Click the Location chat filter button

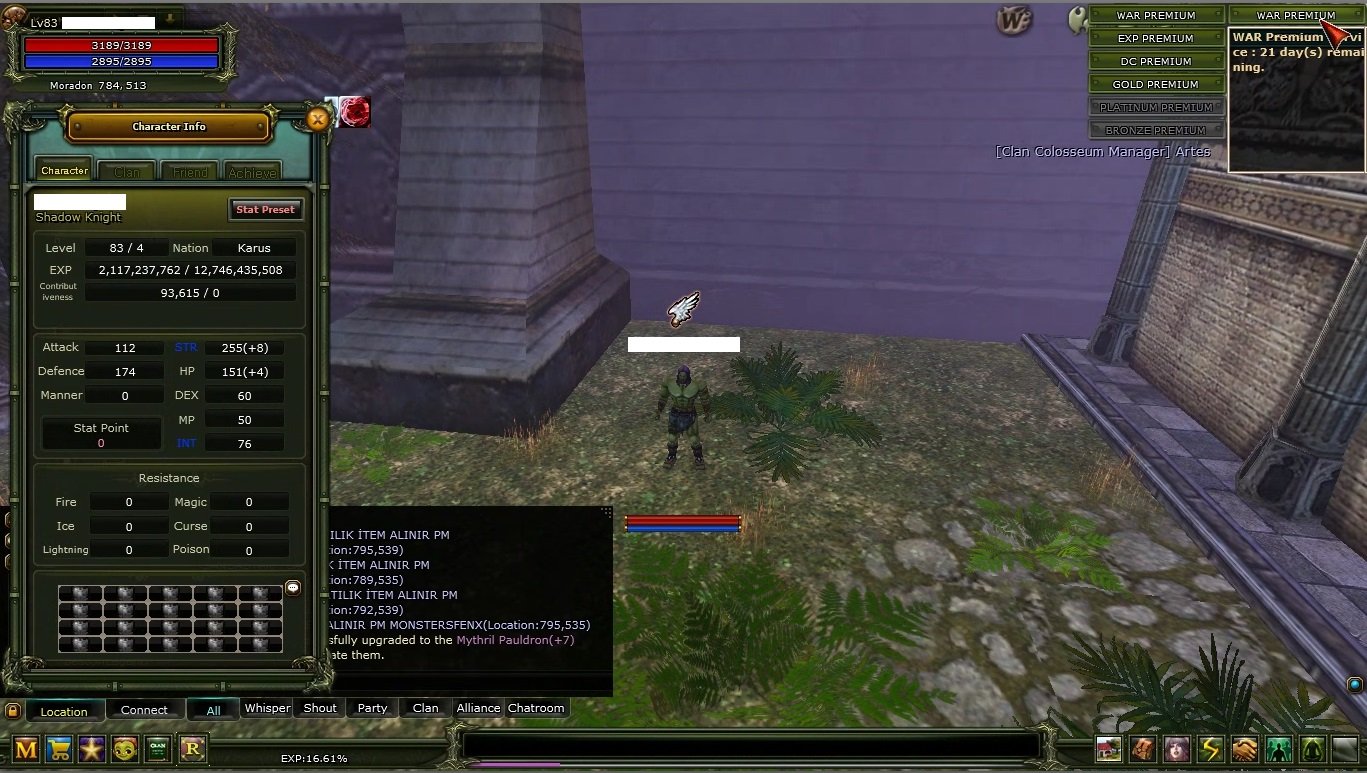pyautogui.click(x=64, y=711)
